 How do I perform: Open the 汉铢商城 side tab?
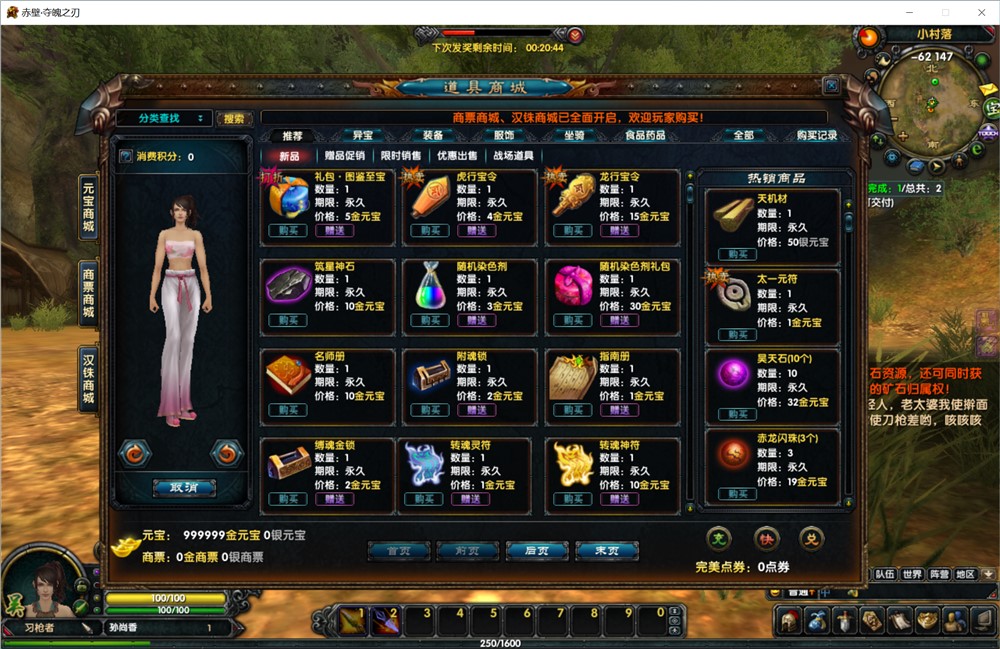point(88,379)
